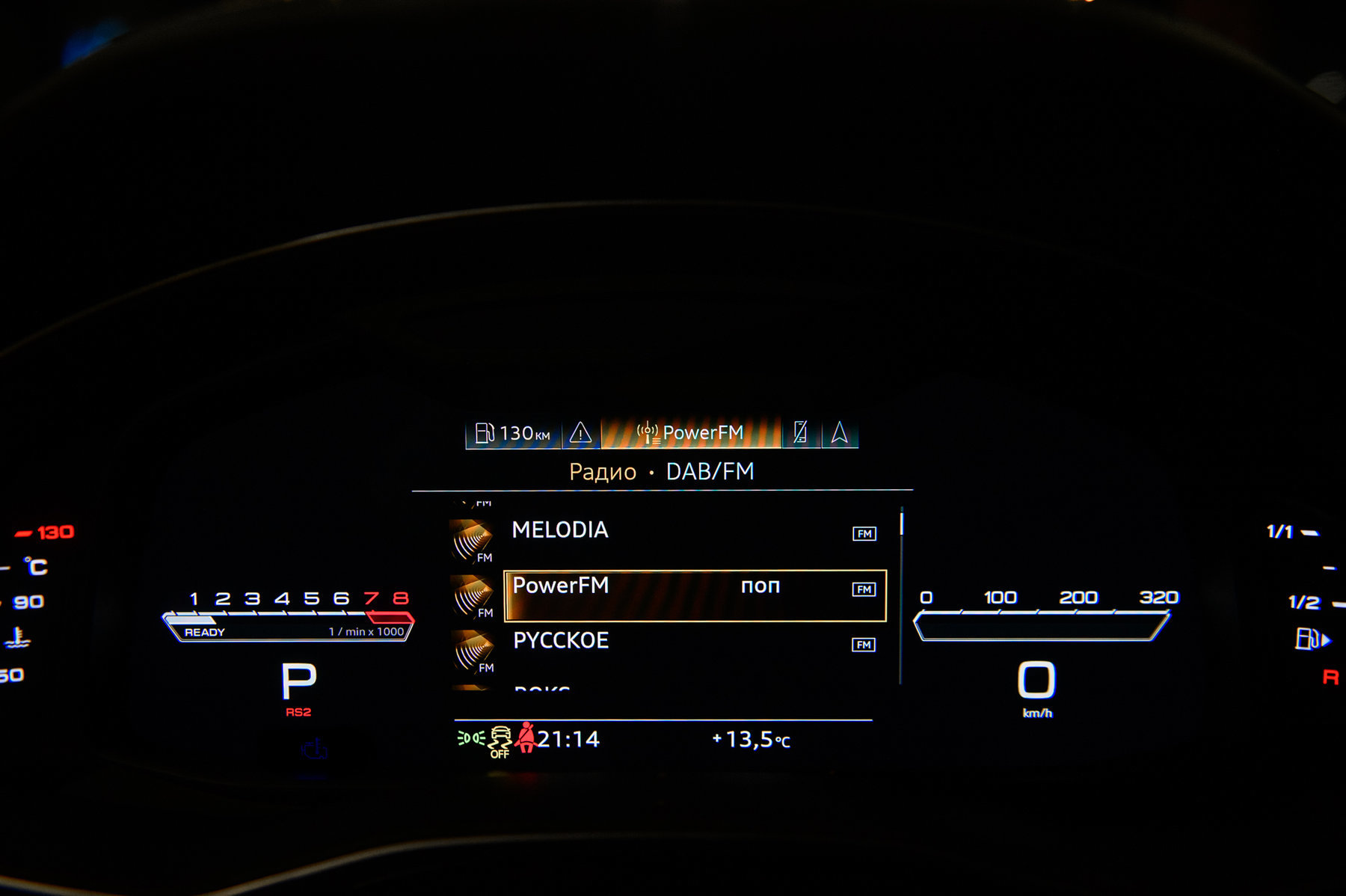Open the warning triangle tab
The width and height of the screenshot is (1346, 896).
click(581, 433)
